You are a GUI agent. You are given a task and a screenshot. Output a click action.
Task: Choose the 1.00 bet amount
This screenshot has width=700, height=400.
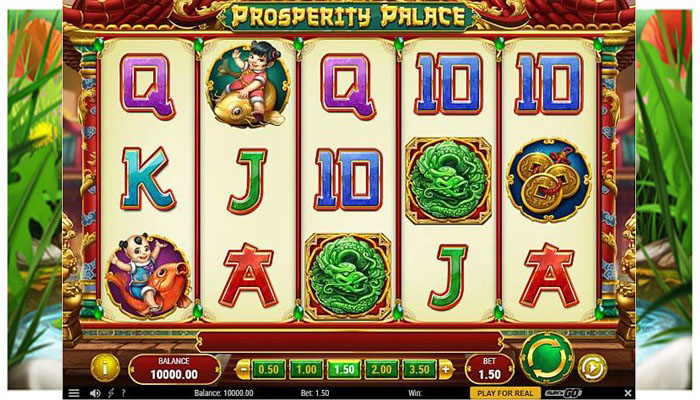(x=306, y=369)
